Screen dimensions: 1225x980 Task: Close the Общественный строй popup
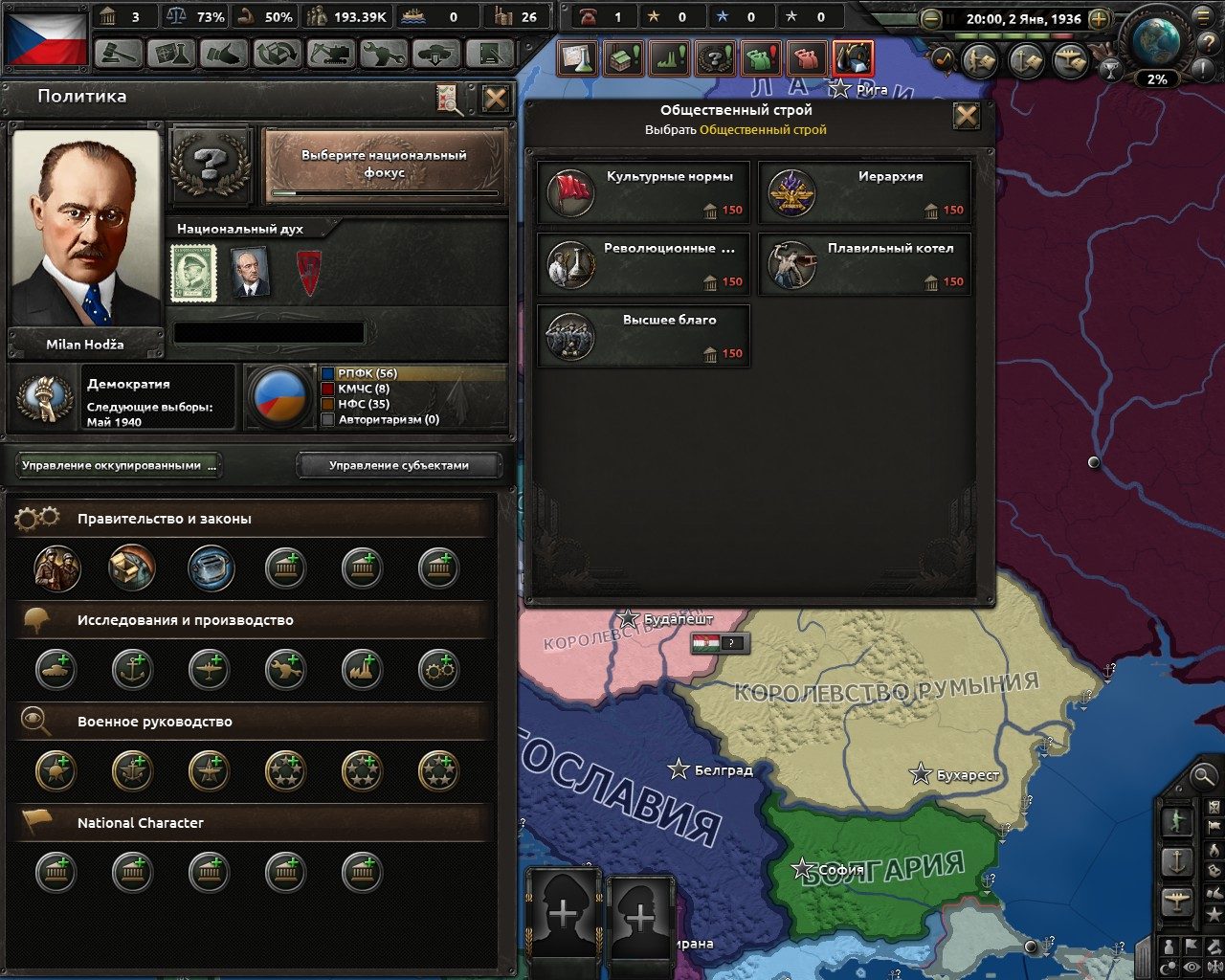point(968,116)
